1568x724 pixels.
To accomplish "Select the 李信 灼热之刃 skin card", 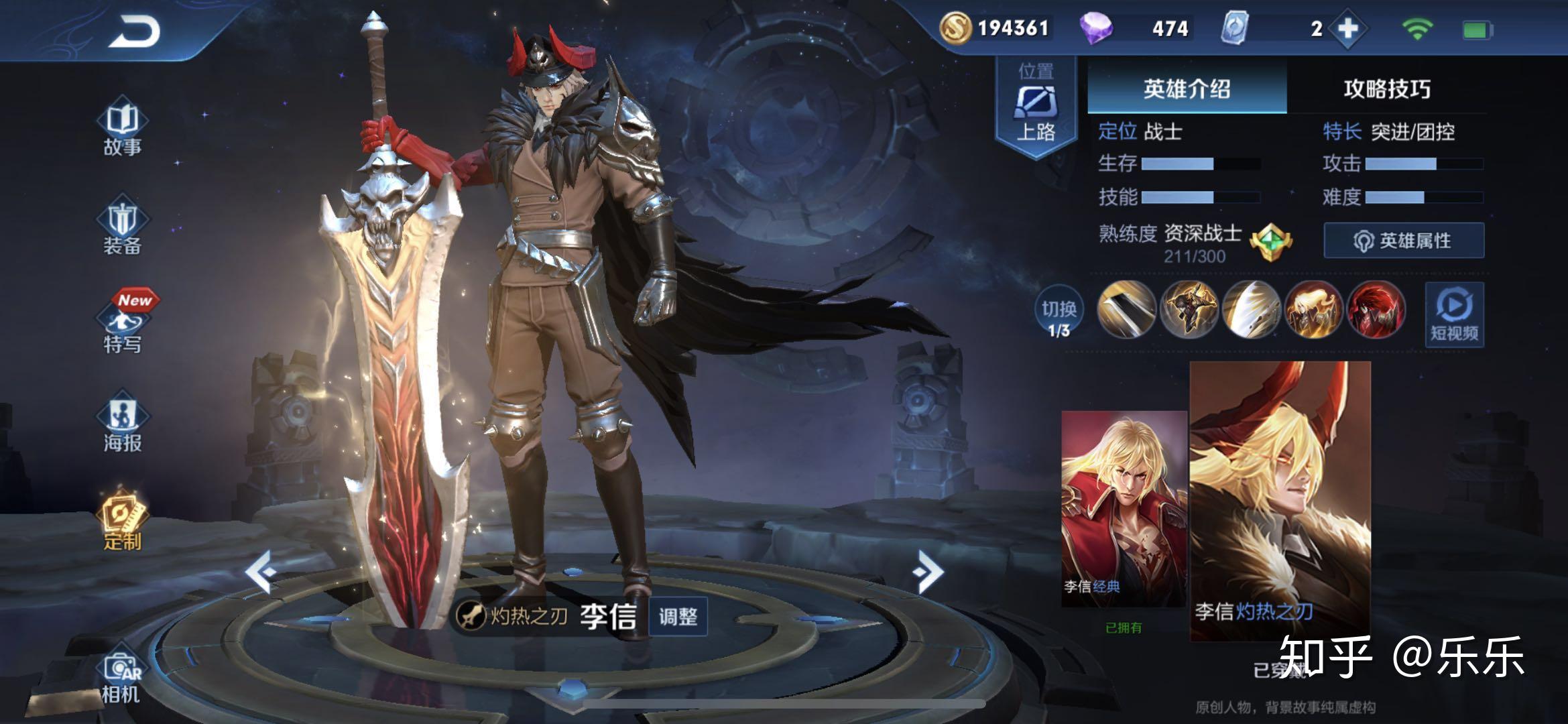I will pos(1280,499).
